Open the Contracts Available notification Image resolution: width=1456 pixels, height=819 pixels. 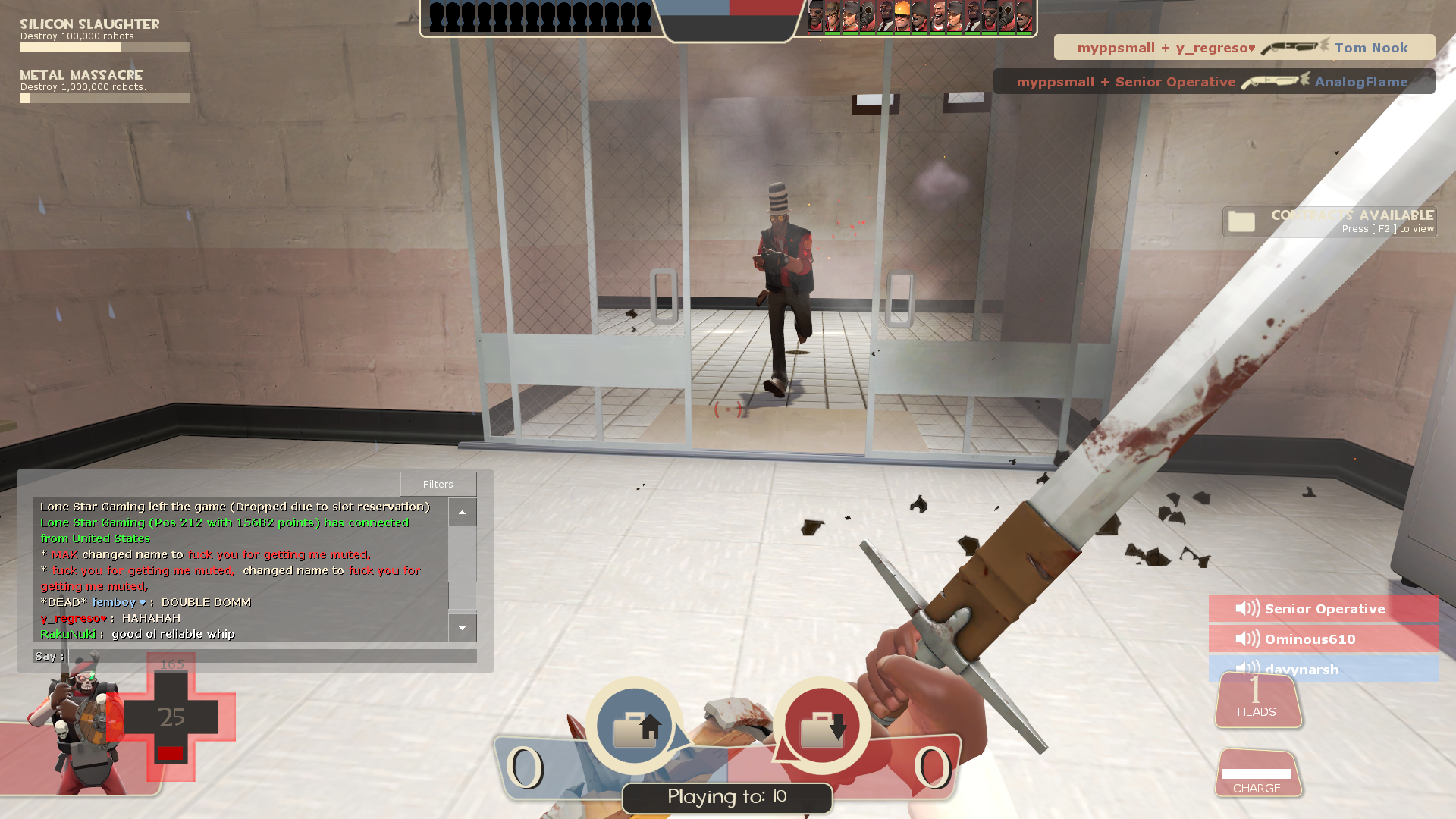pos(1329,221)
